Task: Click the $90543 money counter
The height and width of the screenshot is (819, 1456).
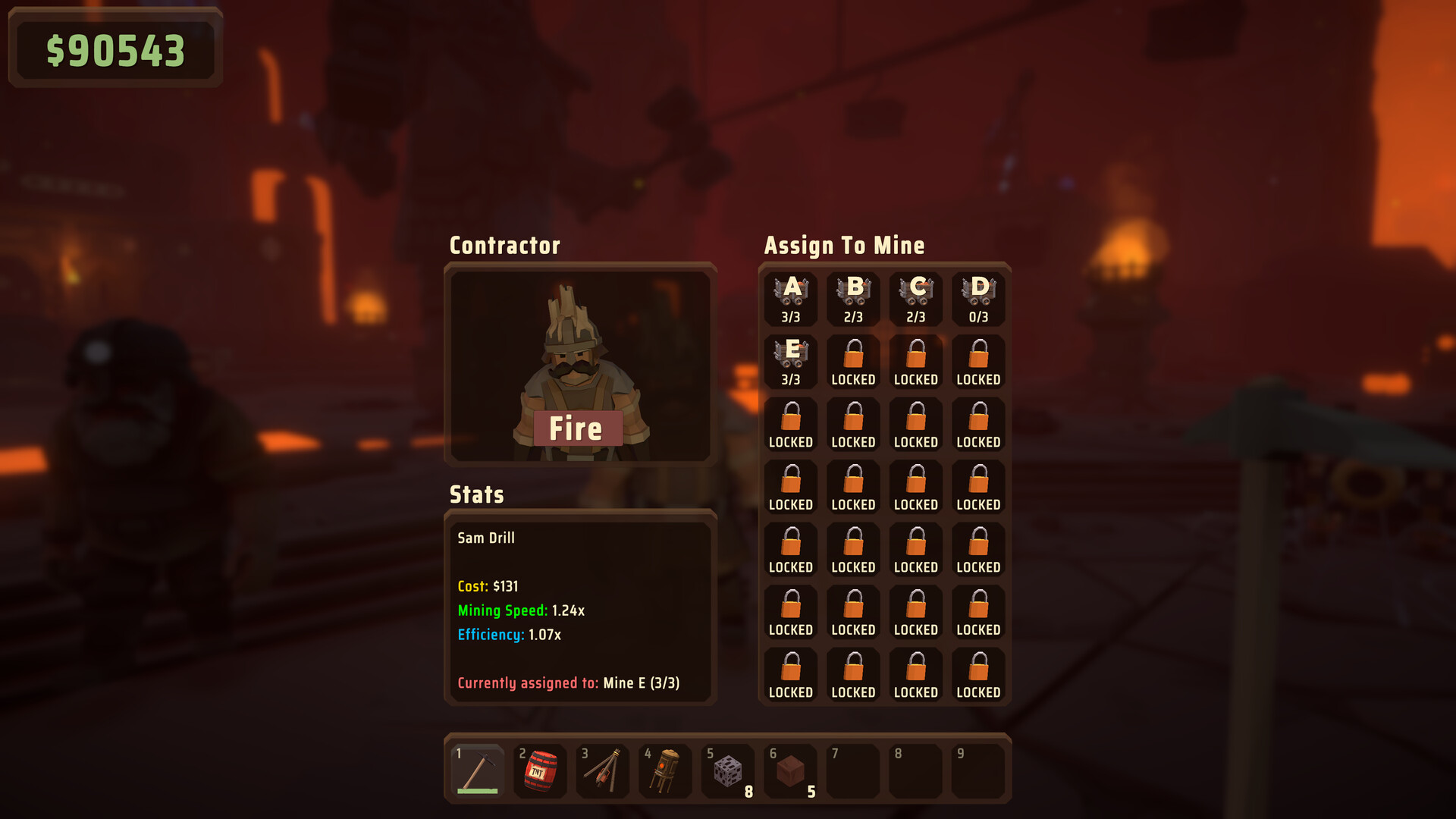Action: [x=115, y=50]
